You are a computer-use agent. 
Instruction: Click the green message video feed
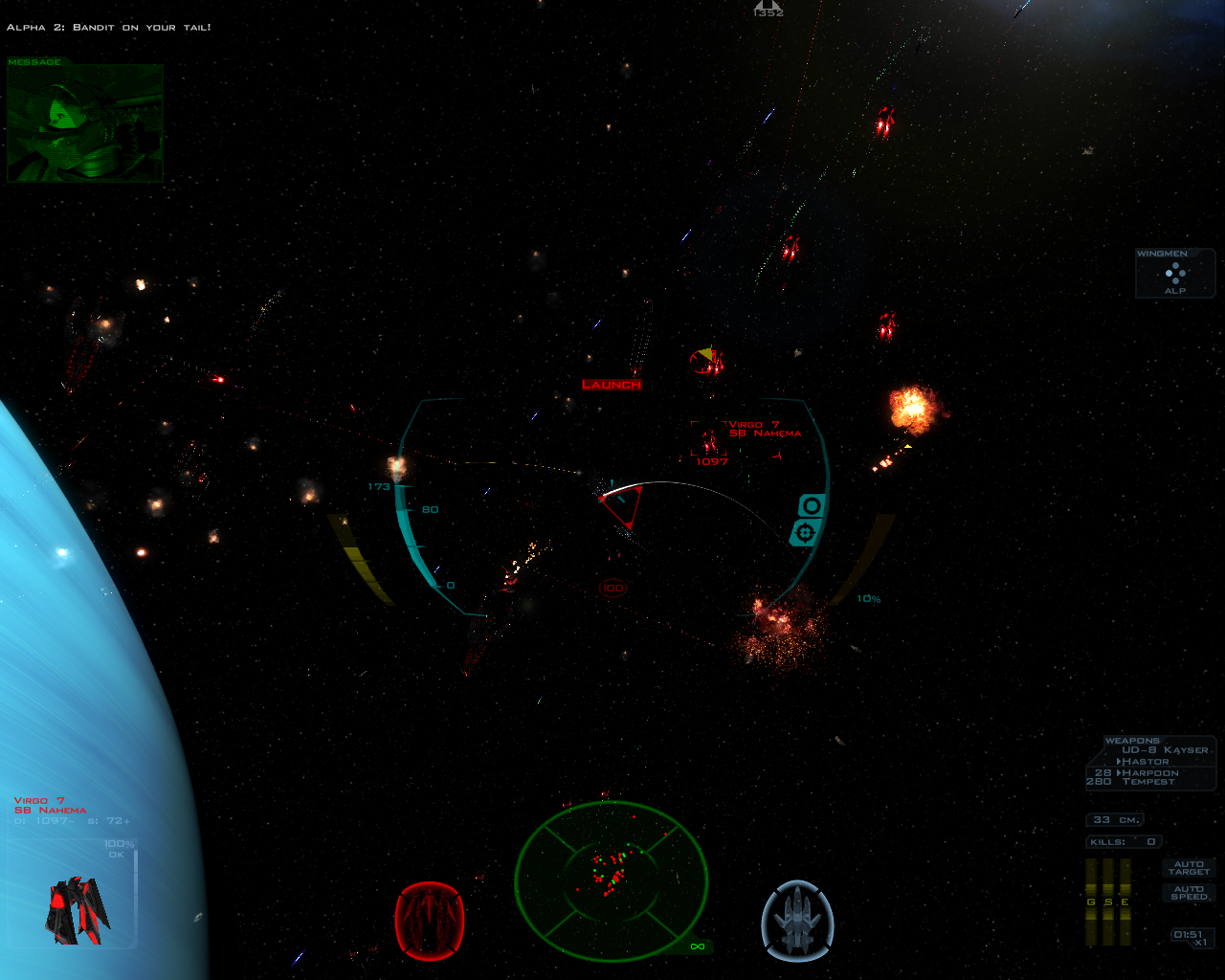click(x=85, y=124)
